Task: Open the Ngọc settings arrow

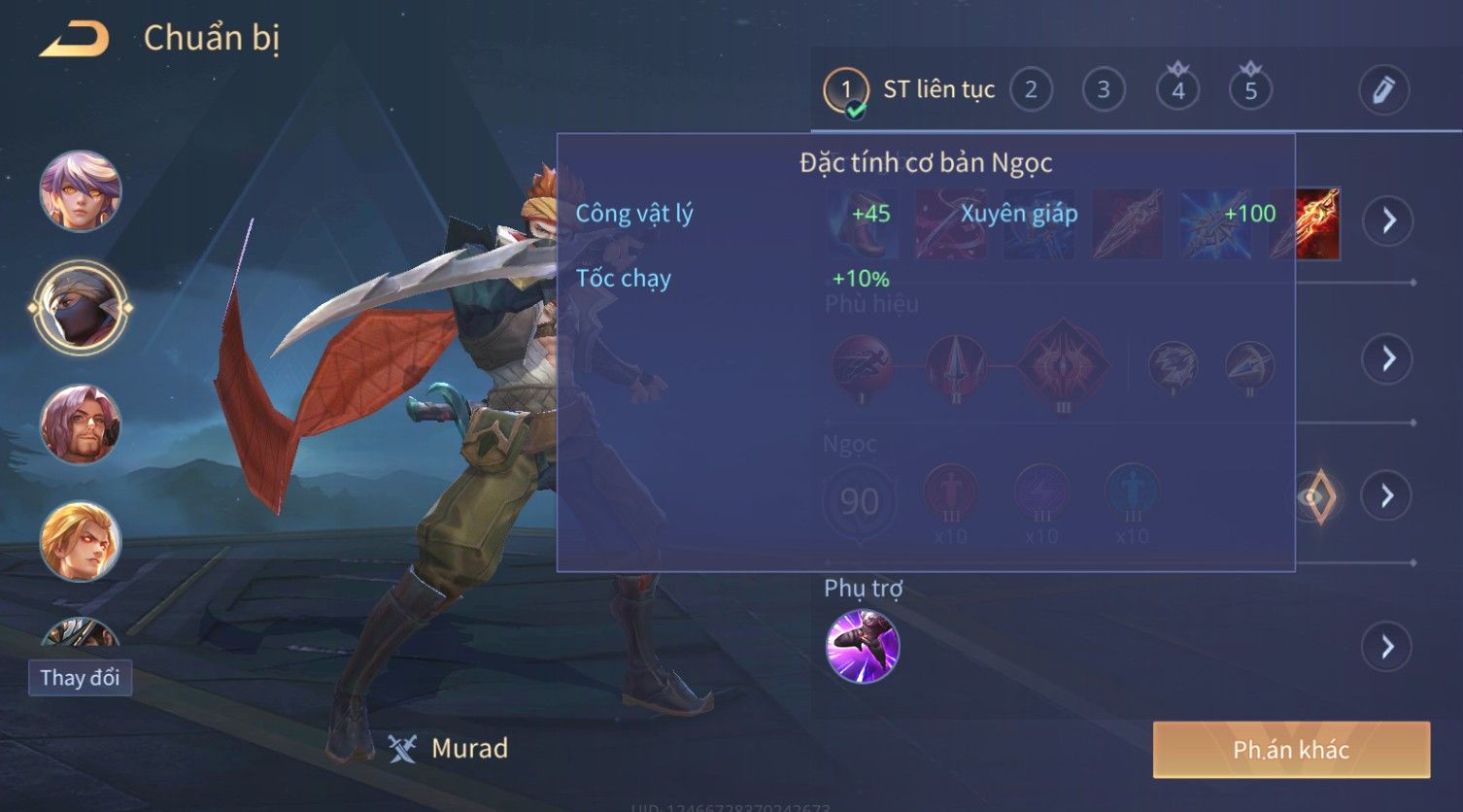Action: click(1388, 496)
